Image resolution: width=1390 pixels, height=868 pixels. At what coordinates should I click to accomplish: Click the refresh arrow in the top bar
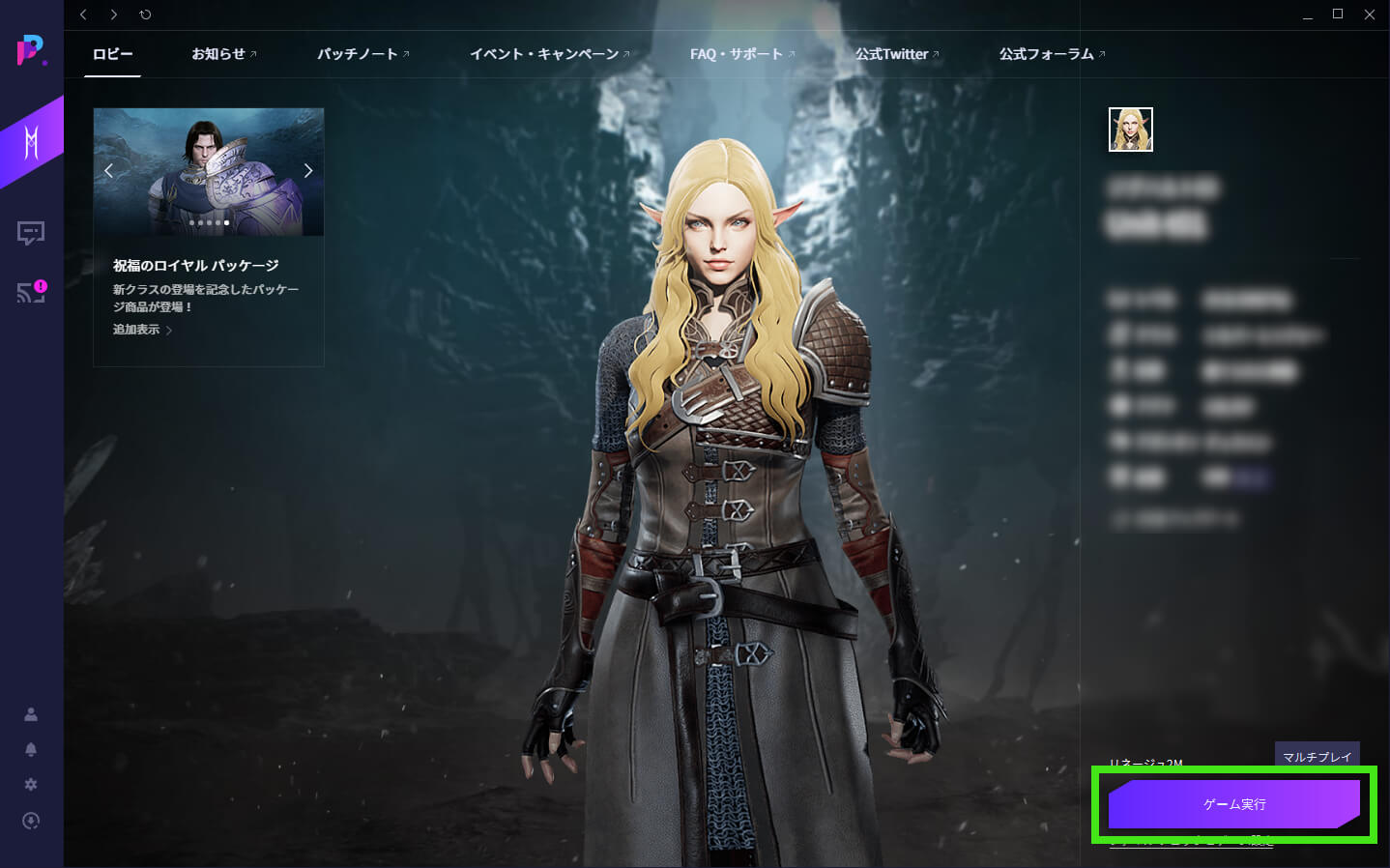pyautogui.click(x=145, y=14)
